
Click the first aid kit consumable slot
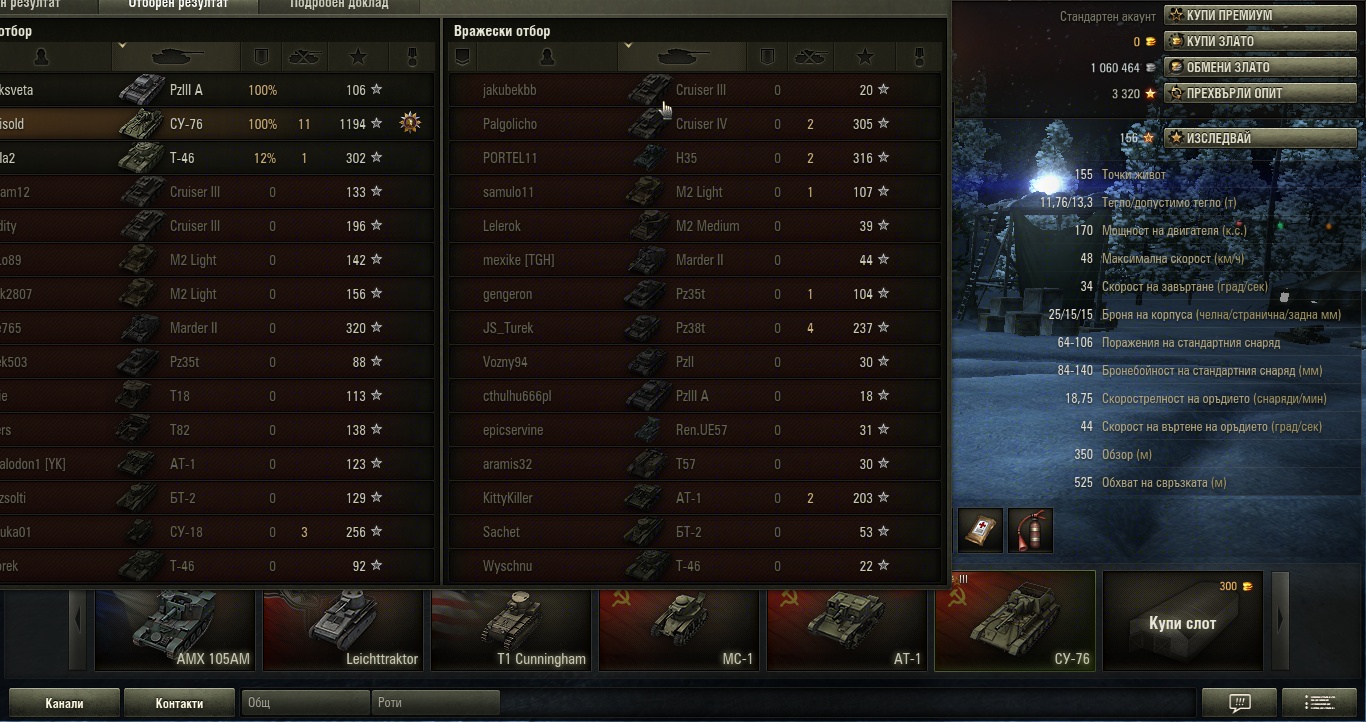point(980,530)
